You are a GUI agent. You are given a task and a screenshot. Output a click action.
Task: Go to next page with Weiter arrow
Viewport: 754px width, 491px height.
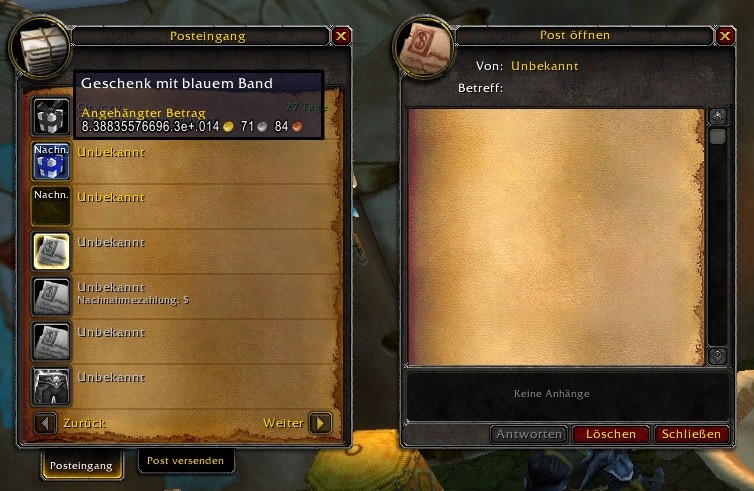(320, 423)
